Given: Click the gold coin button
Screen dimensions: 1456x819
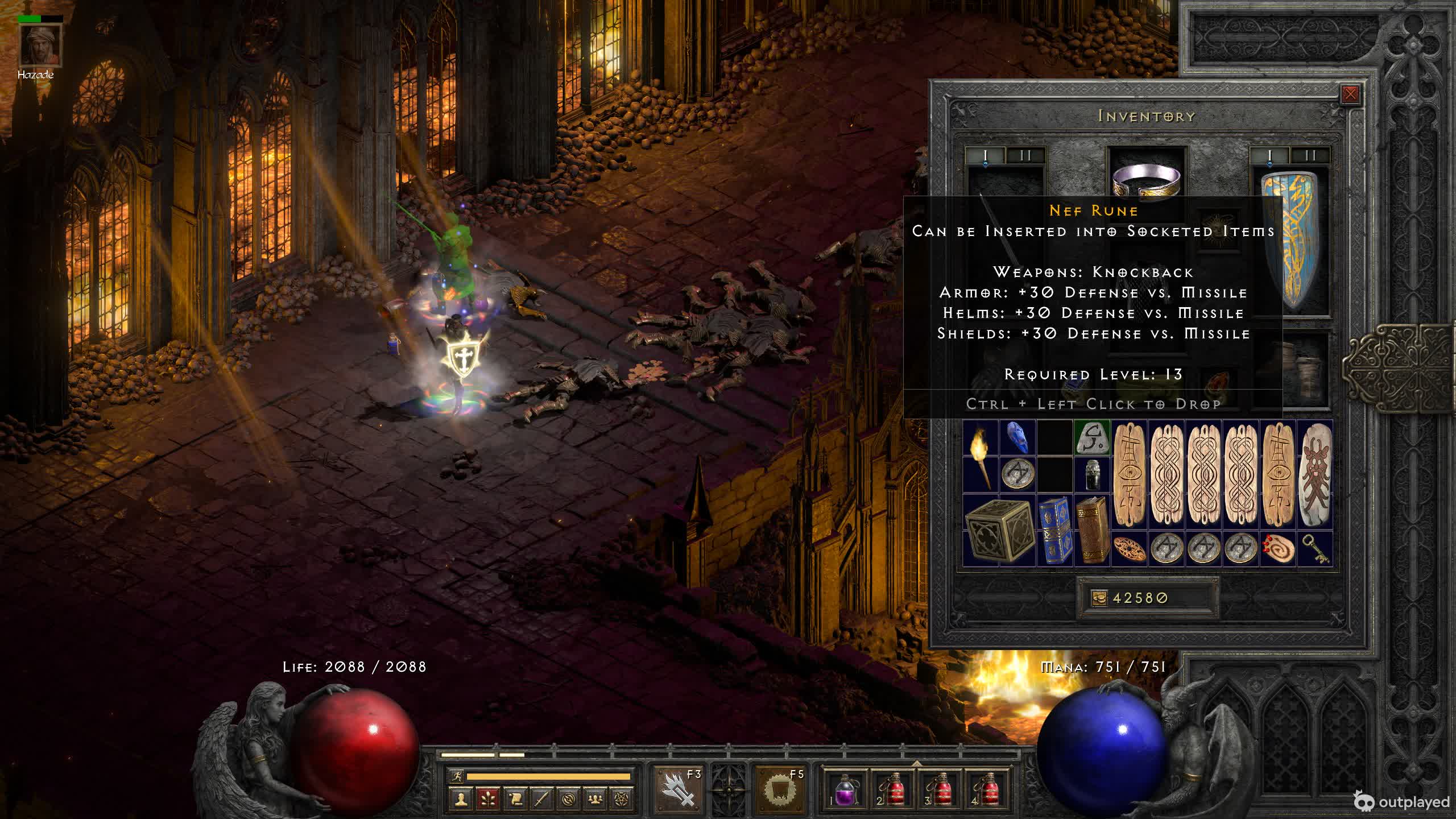Looking at the screenshot, I should pyautogui.click(x=1099, y=598).
